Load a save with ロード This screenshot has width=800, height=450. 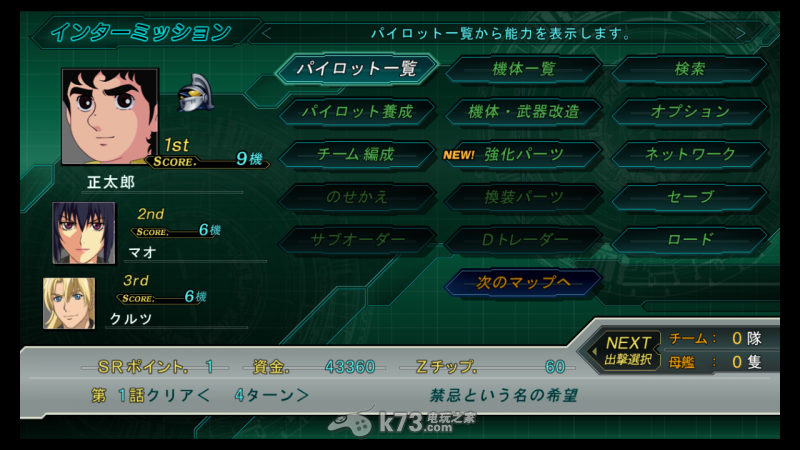(690, 240)
